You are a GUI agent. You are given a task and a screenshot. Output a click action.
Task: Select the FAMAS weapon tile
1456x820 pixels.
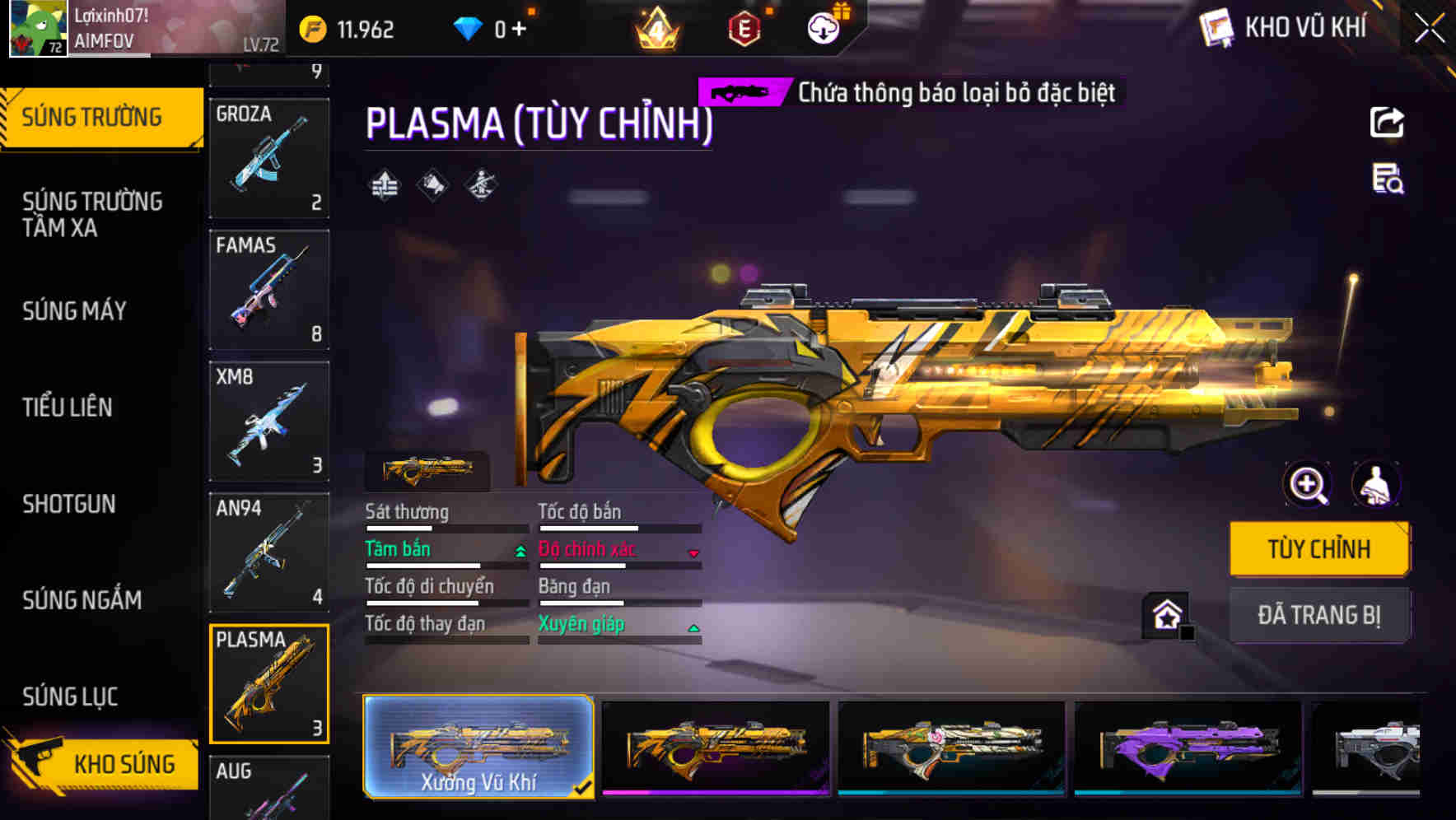[x=269, y=289]
